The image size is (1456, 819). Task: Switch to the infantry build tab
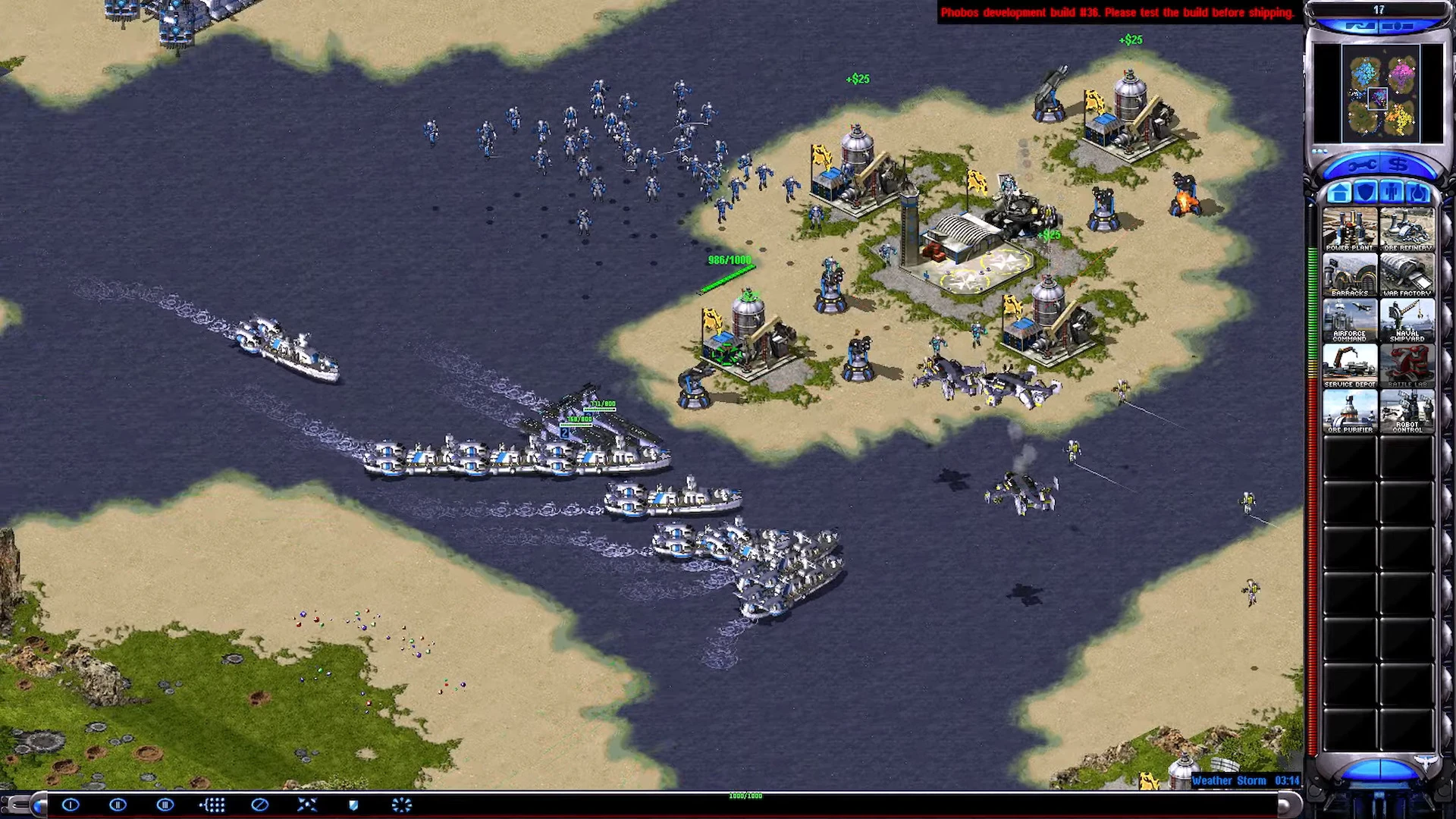(1392, 192)
